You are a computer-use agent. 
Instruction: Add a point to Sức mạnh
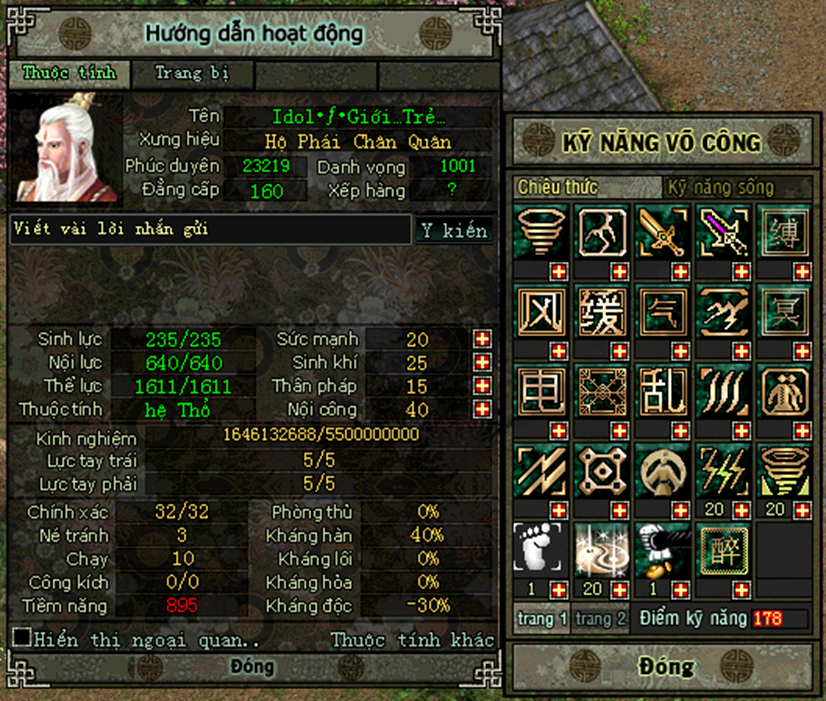pyautogui.click(x=483, y=339)
